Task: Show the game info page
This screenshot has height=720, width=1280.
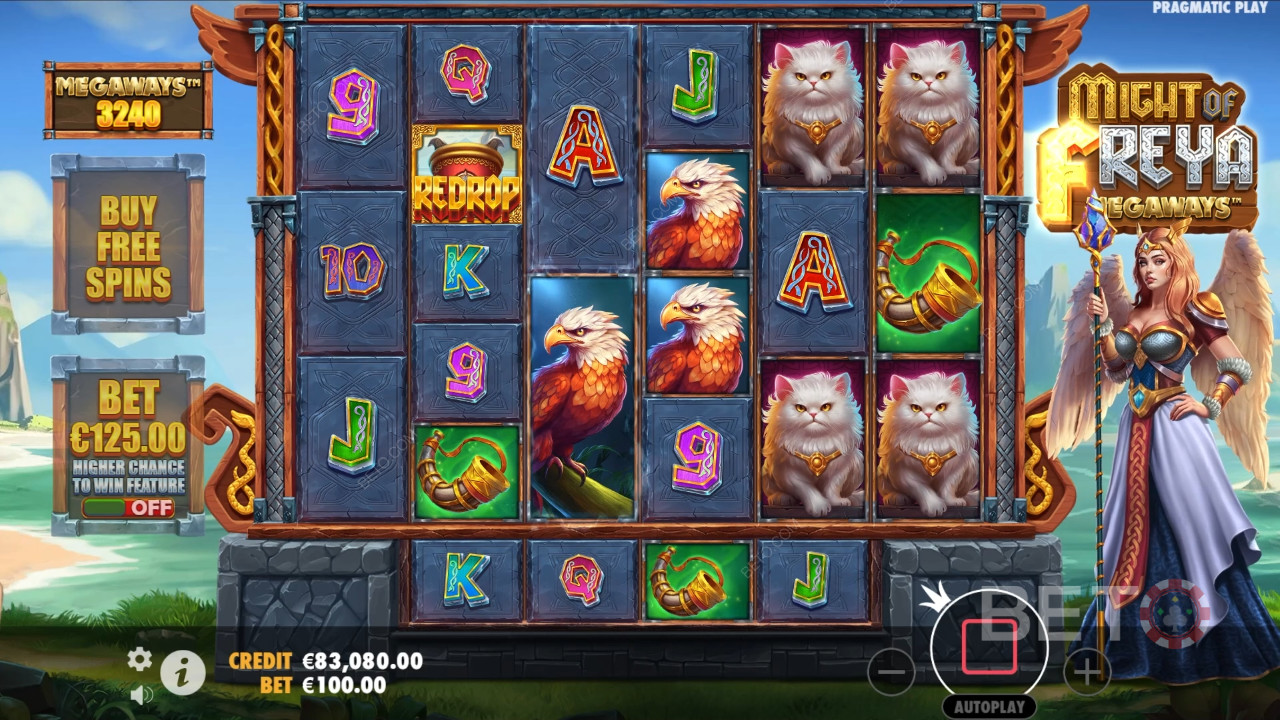Action: click(182, 672)
